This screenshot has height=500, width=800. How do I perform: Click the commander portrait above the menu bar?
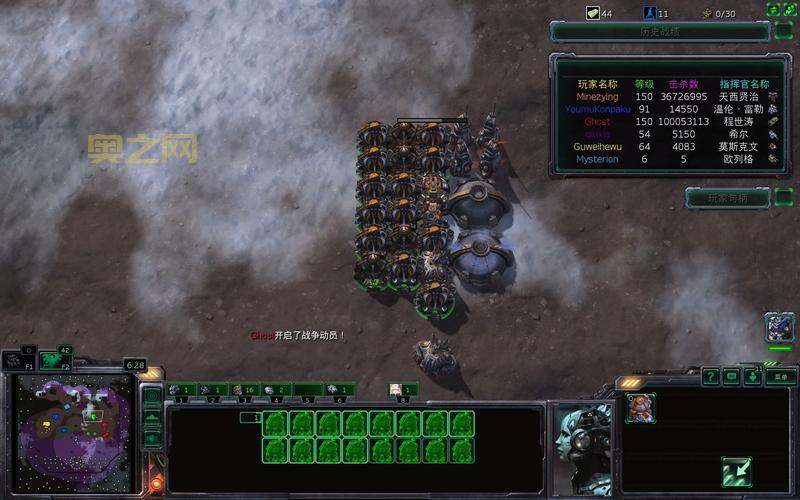(779, 327)
